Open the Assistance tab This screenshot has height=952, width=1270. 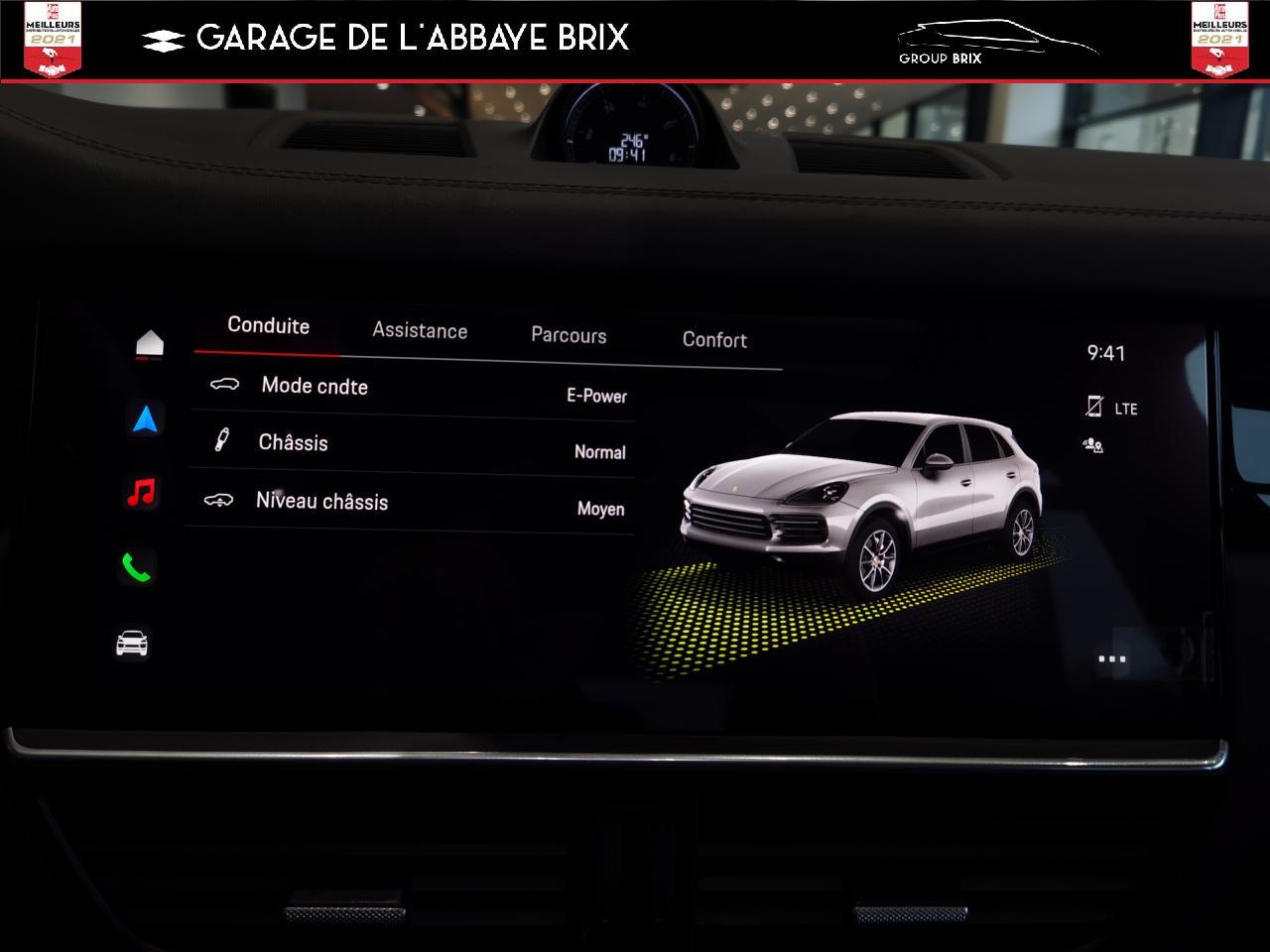tap(420, 331)
